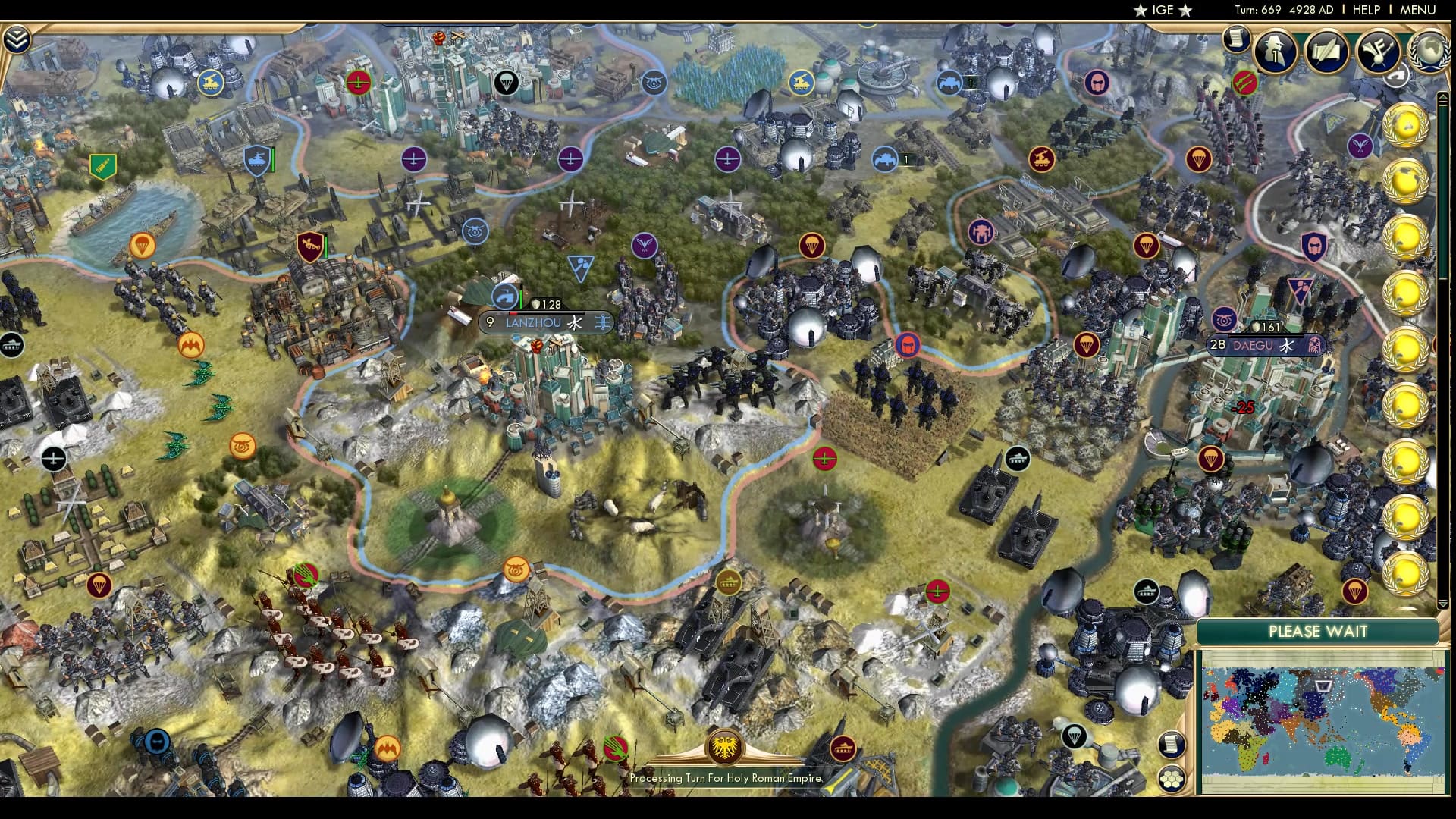Open the HELP item in the top bar
The image size is (1456, 819).
click(x=1365, y=10)
